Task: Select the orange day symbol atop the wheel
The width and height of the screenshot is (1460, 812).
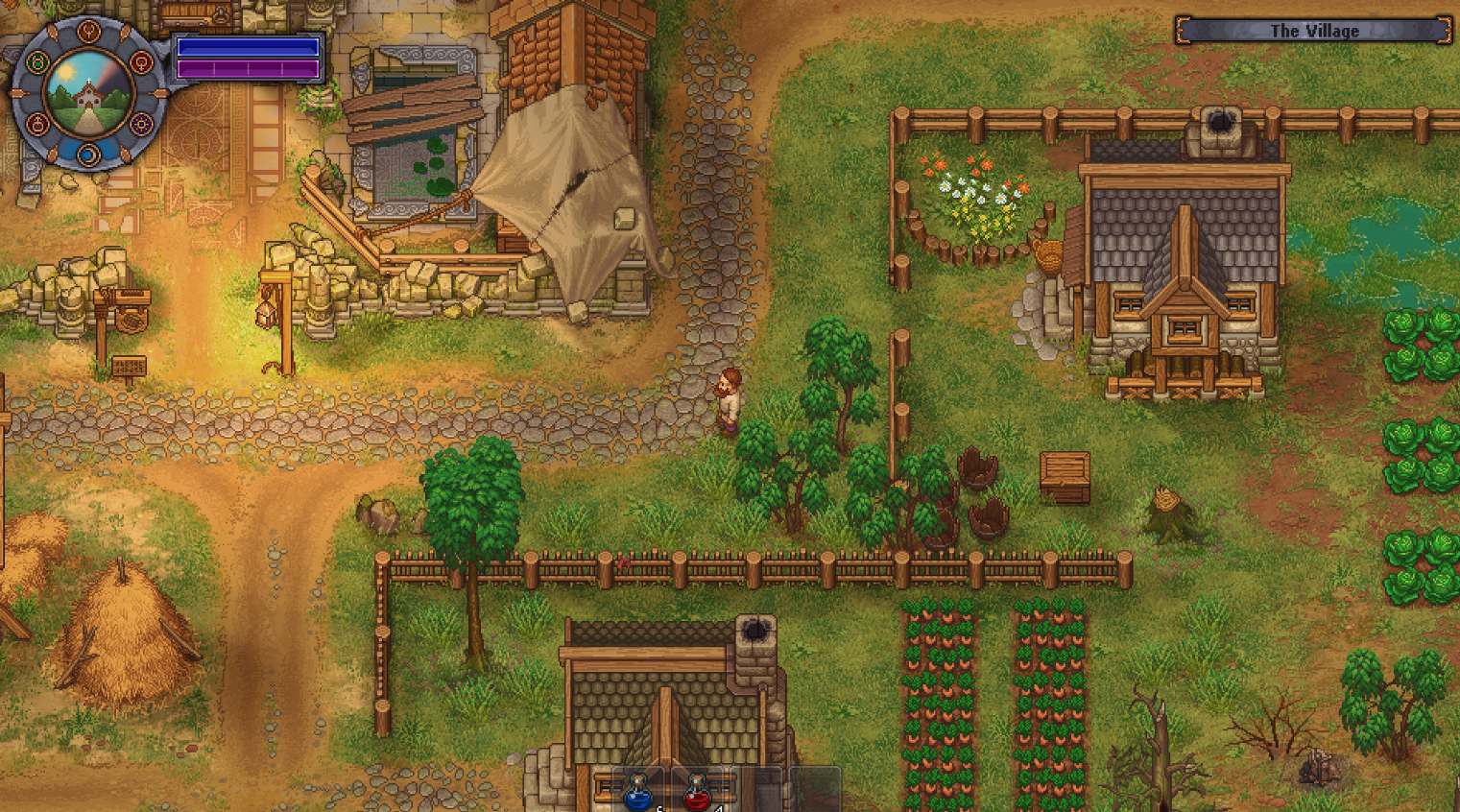Action: pos(88,33)
